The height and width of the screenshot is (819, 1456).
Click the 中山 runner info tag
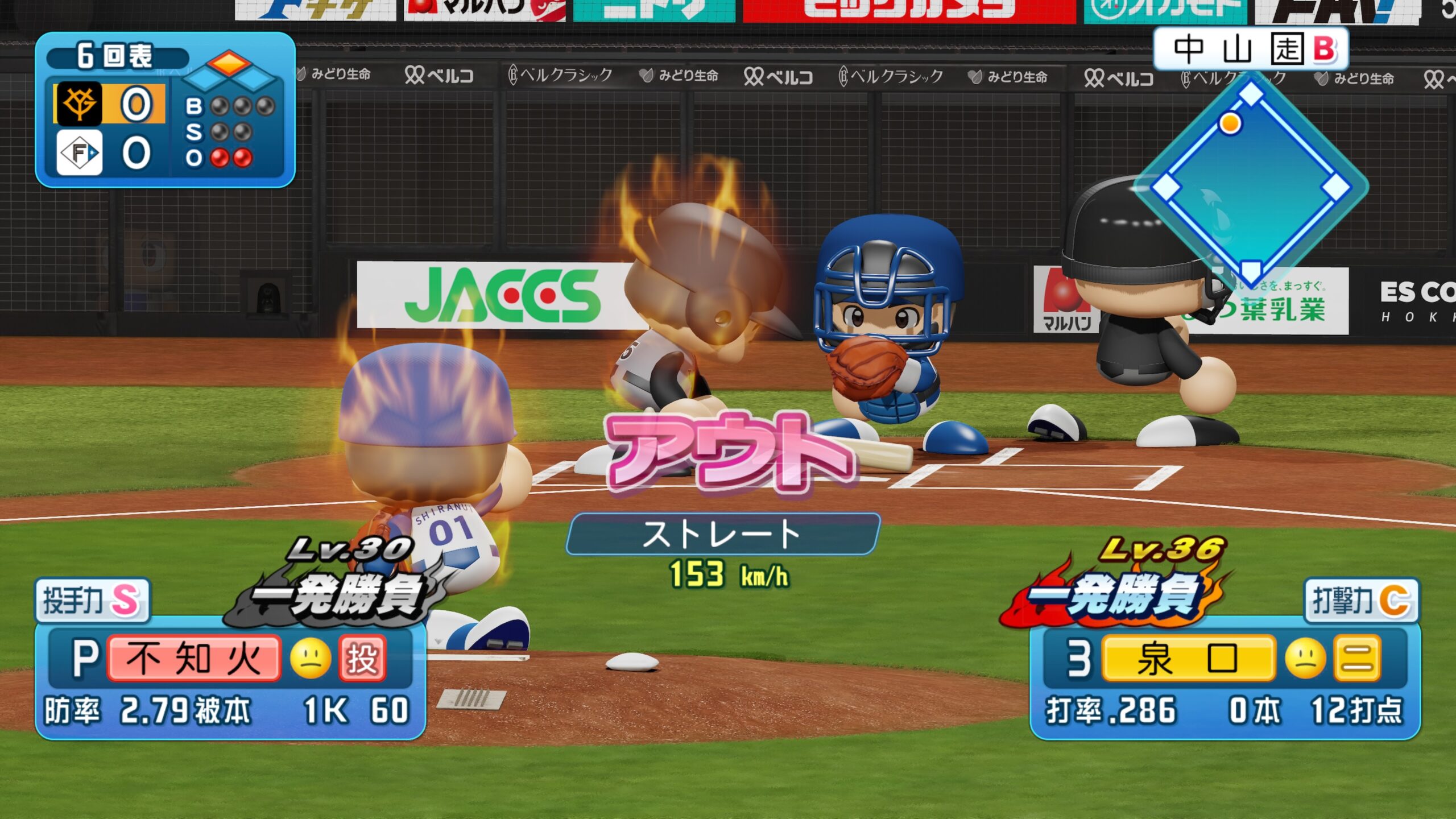point(1251,49)
